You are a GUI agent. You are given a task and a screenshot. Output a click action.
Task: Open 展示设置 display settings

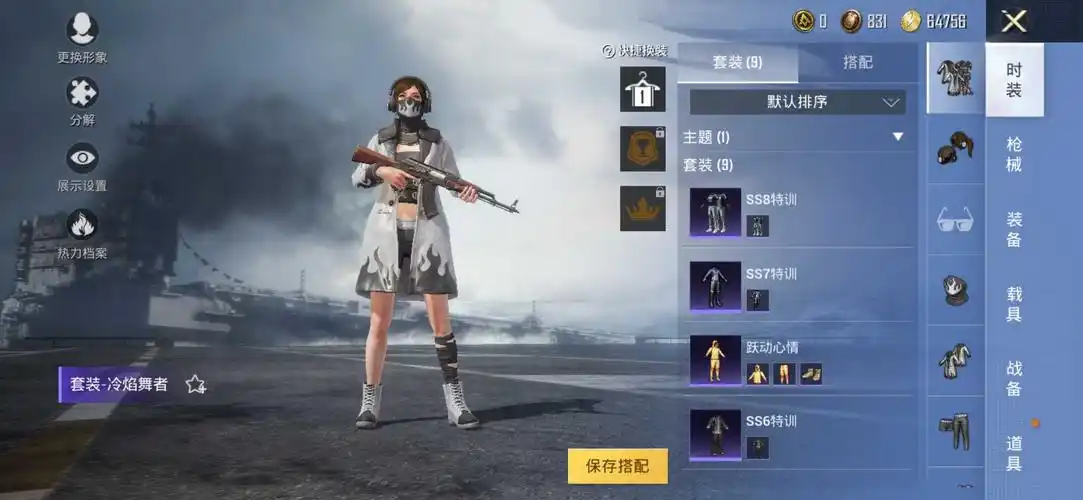point(82,165)
